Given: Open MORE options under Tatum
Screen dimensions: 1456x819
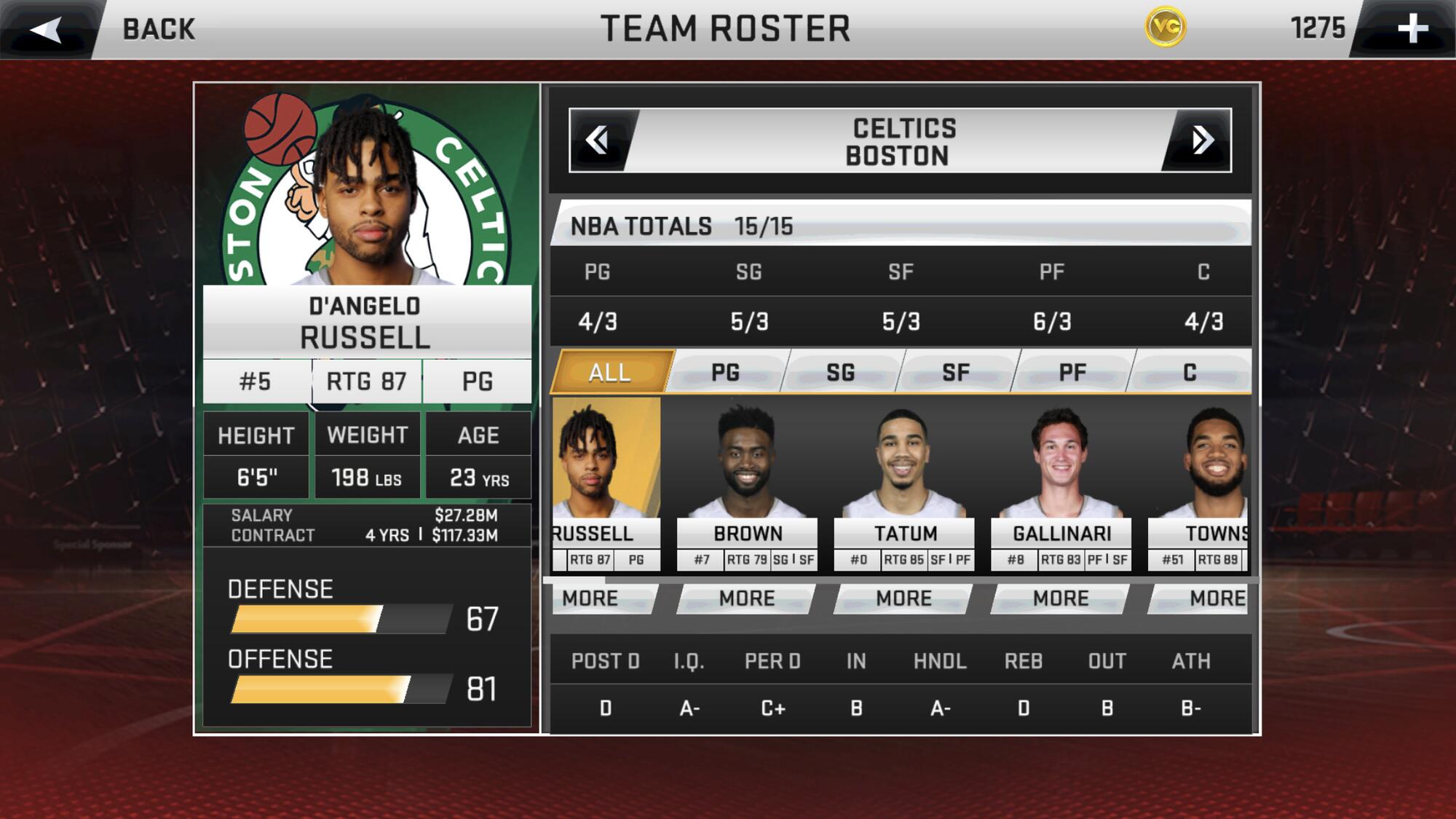Looking at the screenshot, I should (x=904, y=598).
